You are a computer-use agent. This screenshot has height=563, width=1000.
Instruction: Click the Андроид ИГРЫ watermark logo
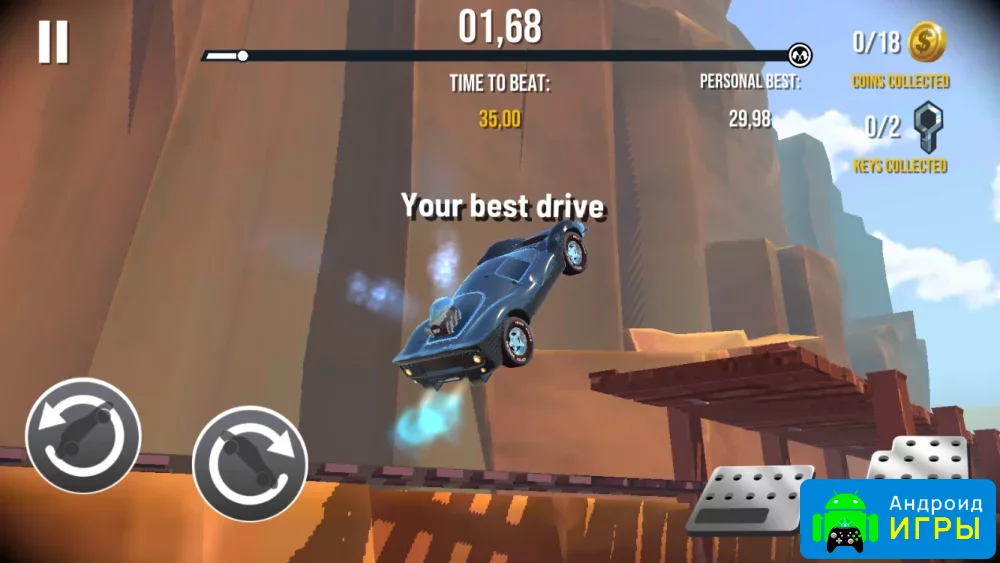click(898, 519)
